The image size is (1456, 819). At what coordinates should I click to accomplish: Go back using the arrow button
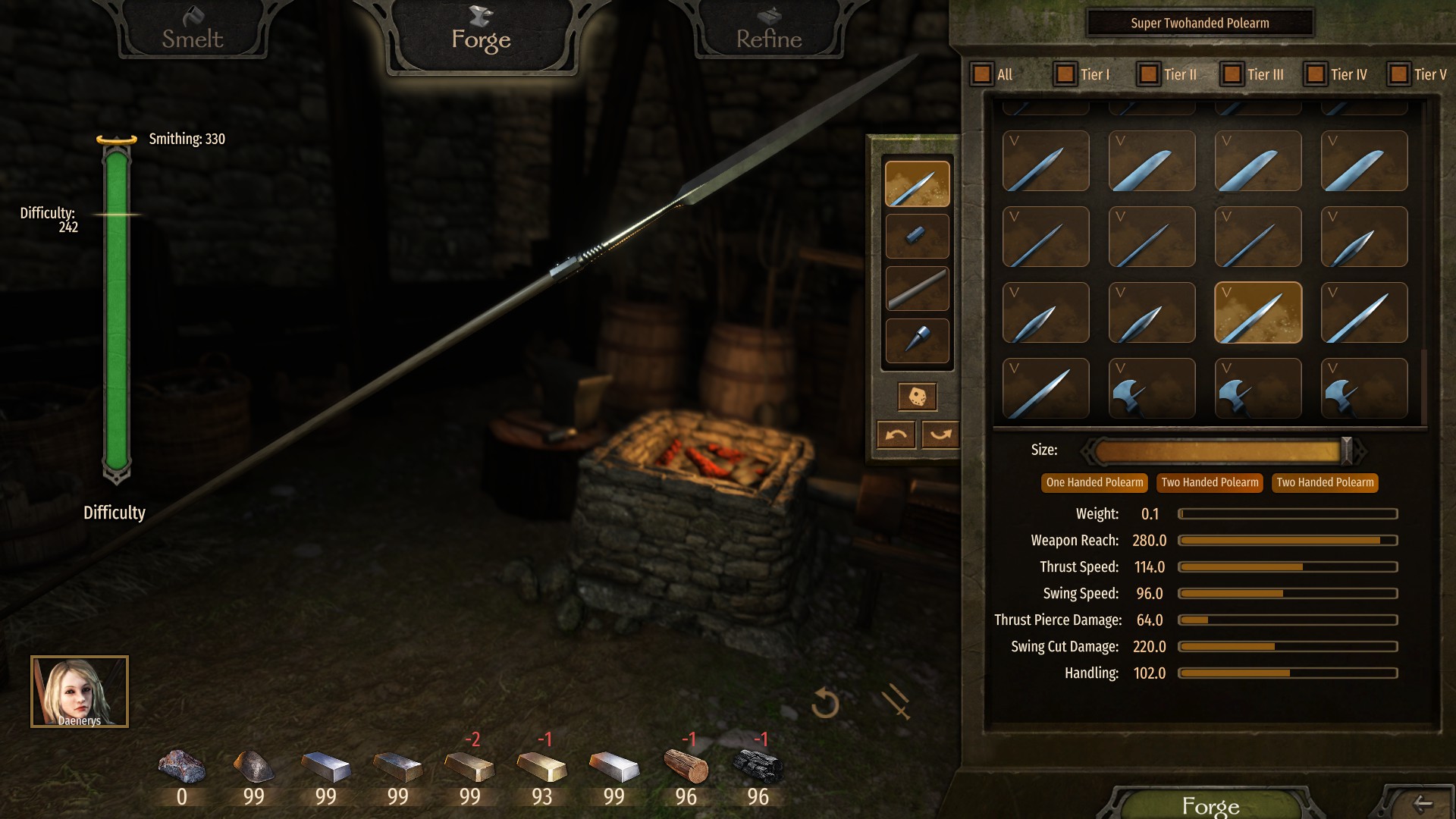coord(1423,804)
